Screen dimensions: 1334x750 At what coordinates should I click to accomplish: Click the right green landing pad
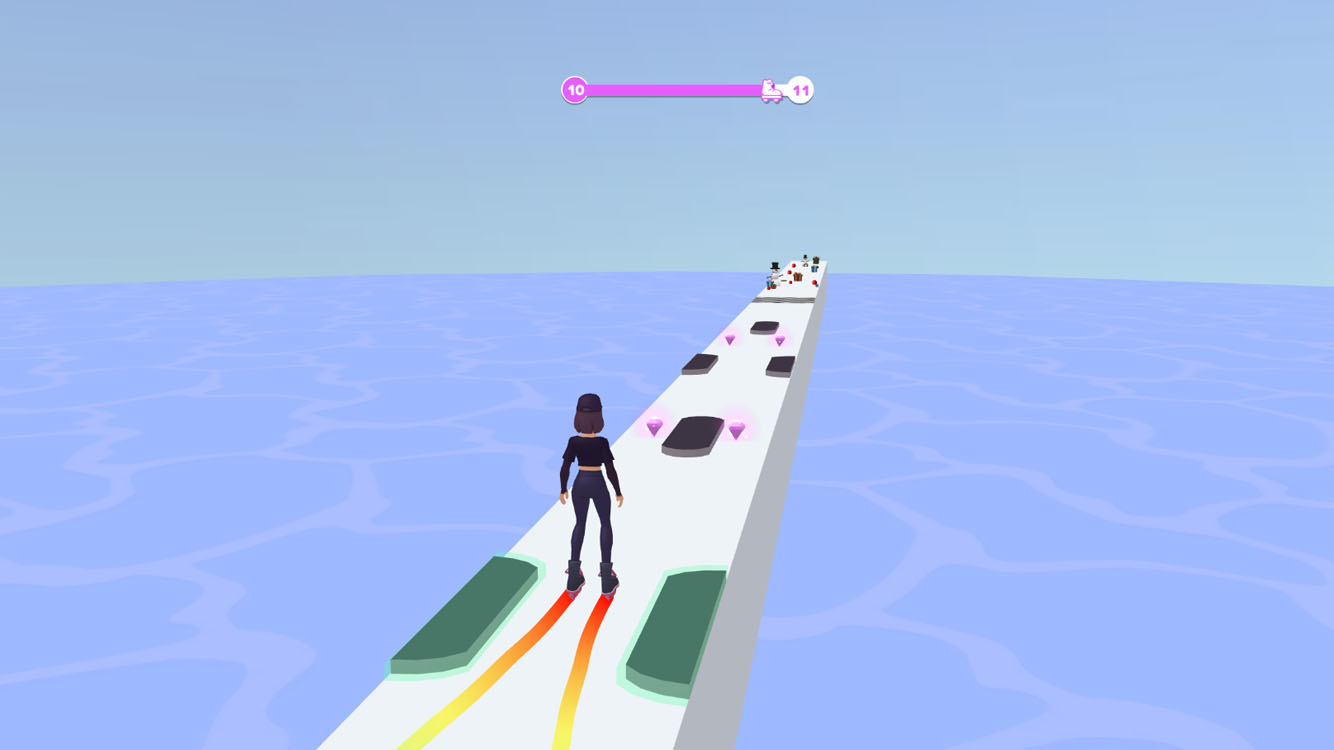click(x=673, y=628)
